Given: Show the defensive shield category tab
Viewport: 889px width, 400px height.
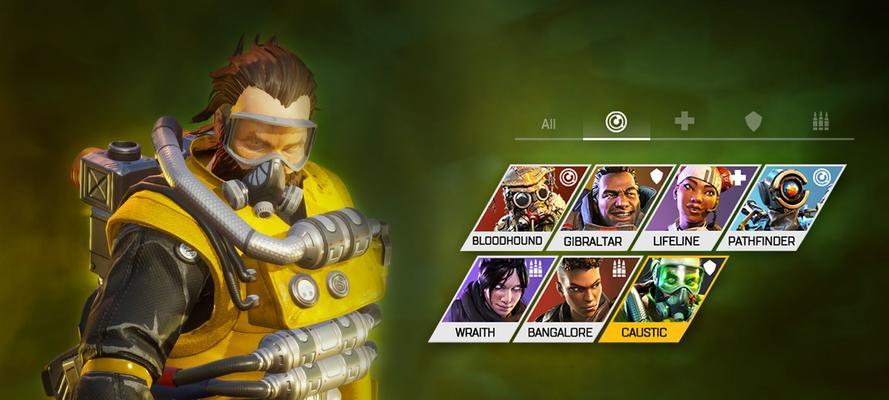Looking at the screenshot, I should click(753, 122).
